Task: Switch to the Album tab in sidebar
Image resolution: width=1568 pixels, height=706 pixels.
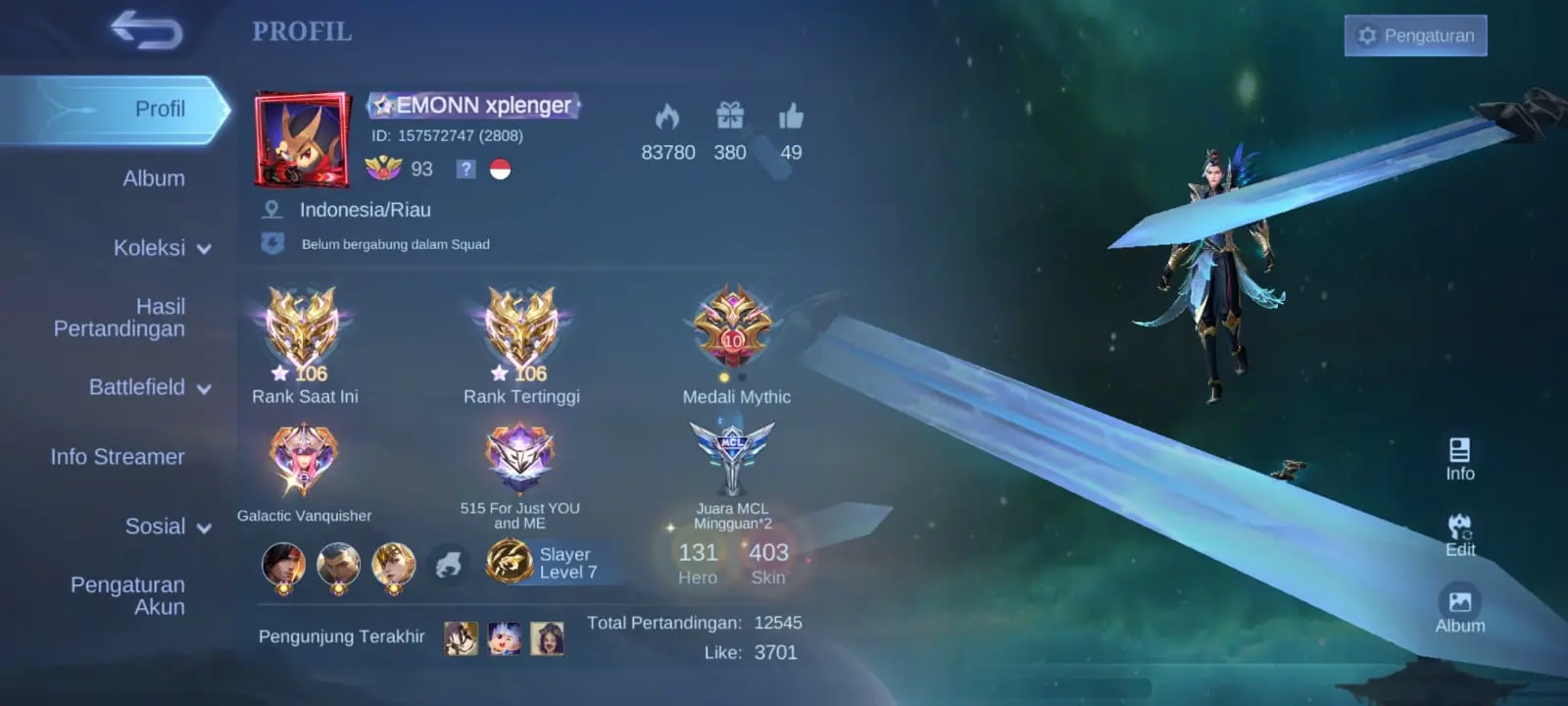Action: click(x=154, y=178)
